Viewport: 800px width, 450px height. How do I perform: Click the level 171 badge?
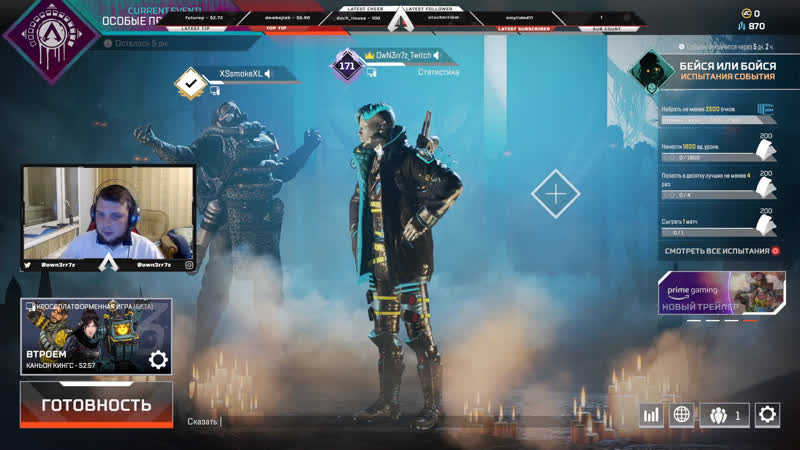pyautogui.click(x=347, y=67)
